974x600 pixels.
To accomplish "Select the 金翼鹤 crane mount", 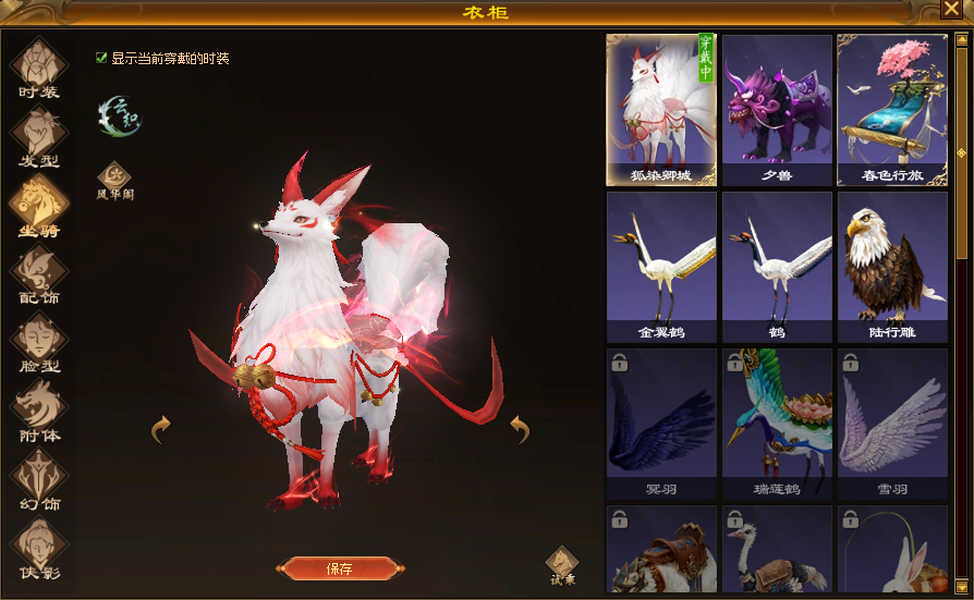I will point(661,267).
